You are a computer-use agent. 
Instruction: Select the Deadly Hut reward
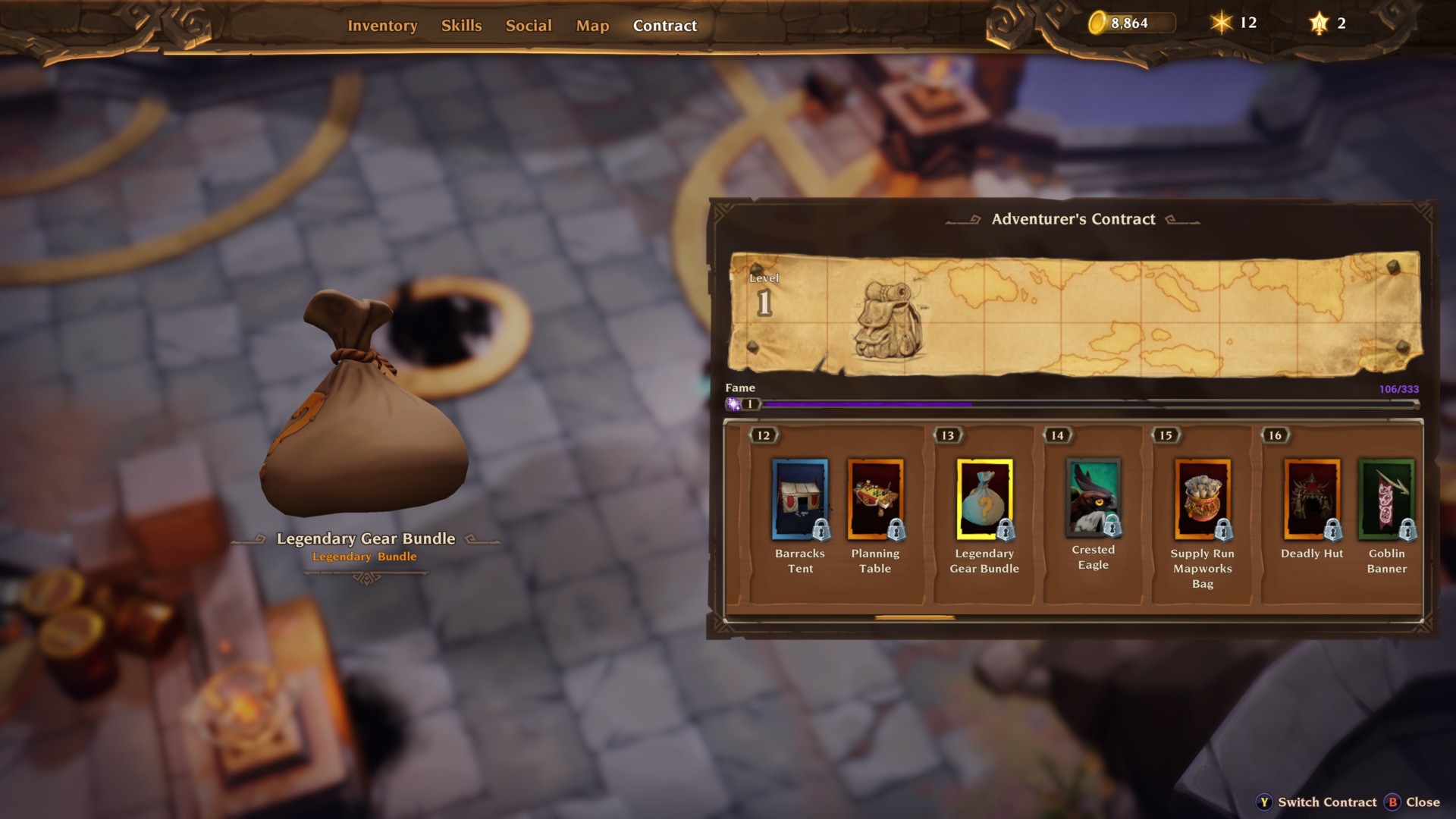point(1312,499)
